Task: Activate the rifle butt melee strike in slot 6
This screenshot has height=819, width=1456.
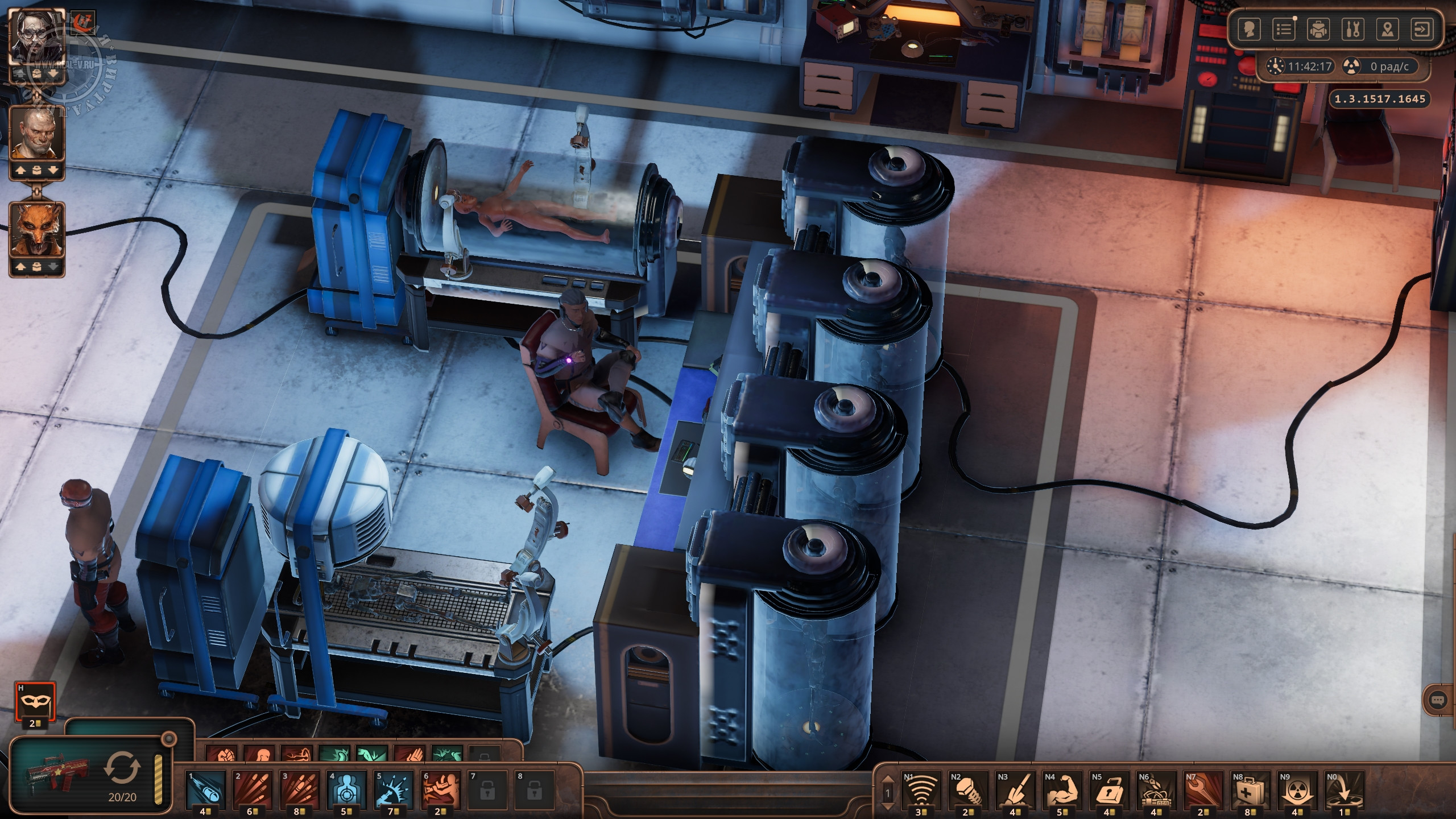Action: tap(440, 788)
